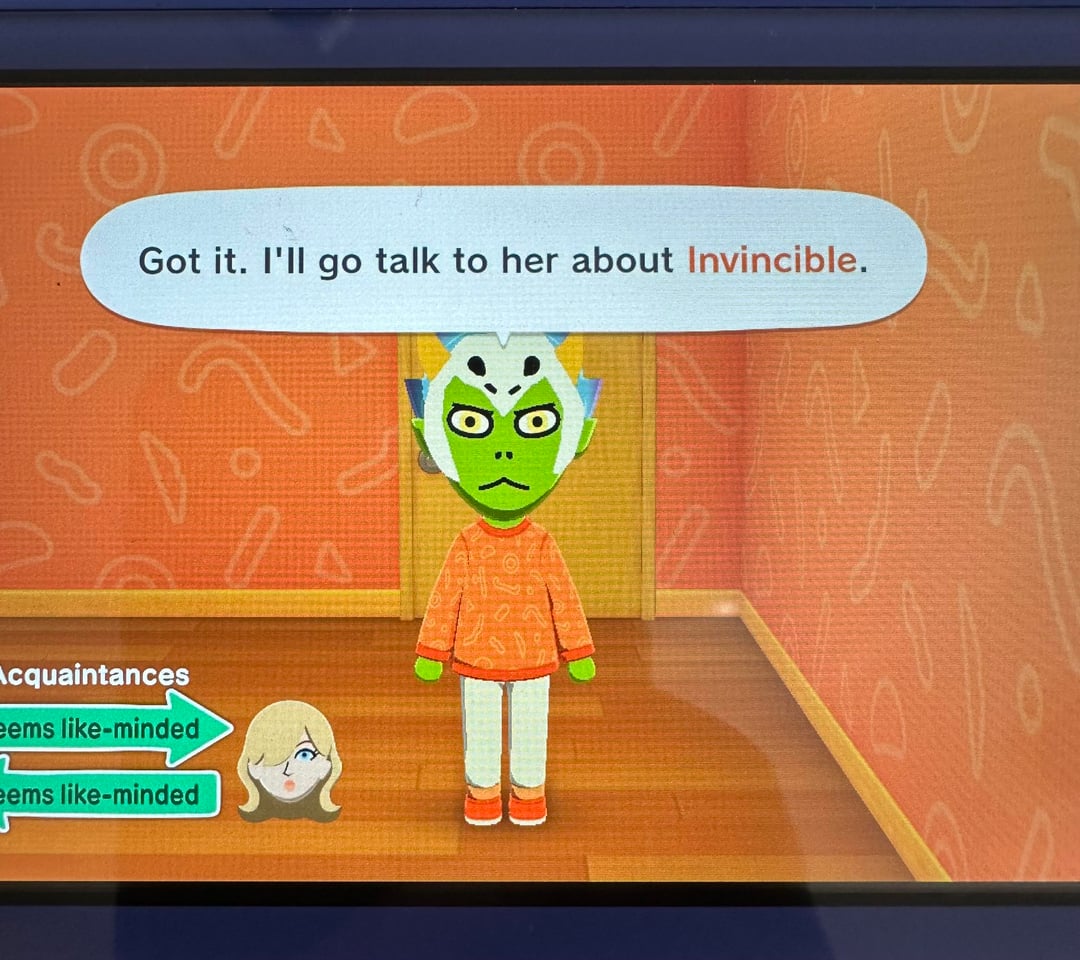The image size is (1080, 960).
Task: Select the blonde acquaintance Mii portrait
Action: pyautogui.click(x=289, y=759)
